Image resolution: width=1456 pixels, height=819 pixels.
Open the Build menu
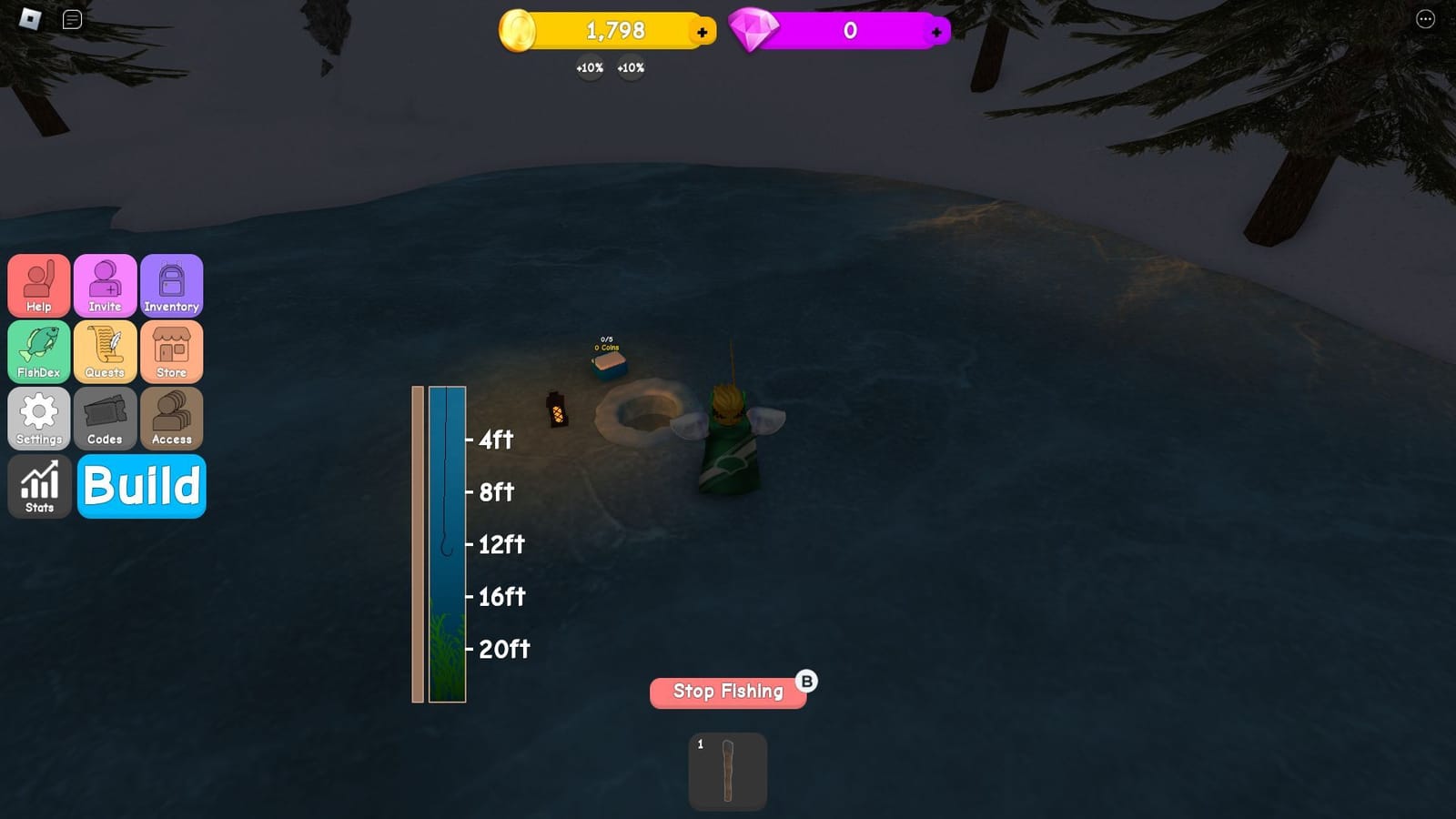coord(141,486)
